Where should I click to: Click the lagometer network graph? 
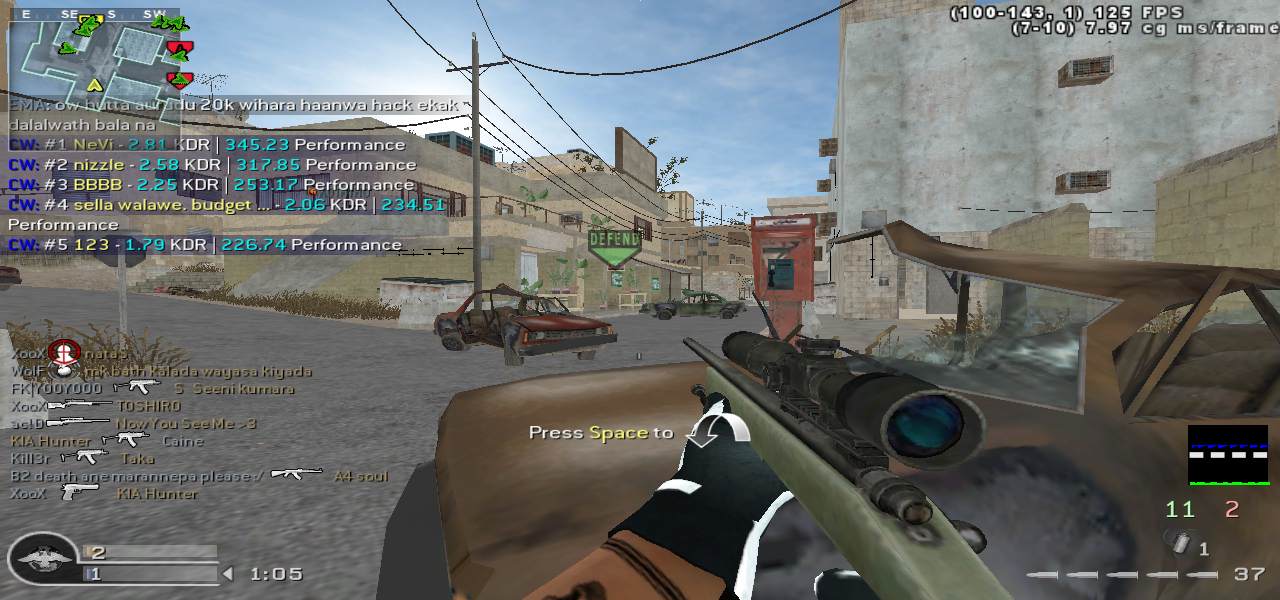tap(1227, 455)
